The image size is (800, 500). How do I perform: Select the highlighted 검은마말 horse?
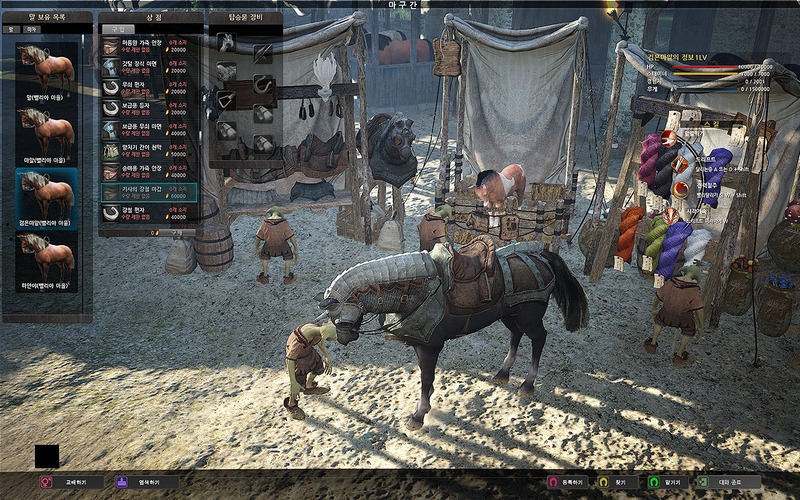point(46,196)
